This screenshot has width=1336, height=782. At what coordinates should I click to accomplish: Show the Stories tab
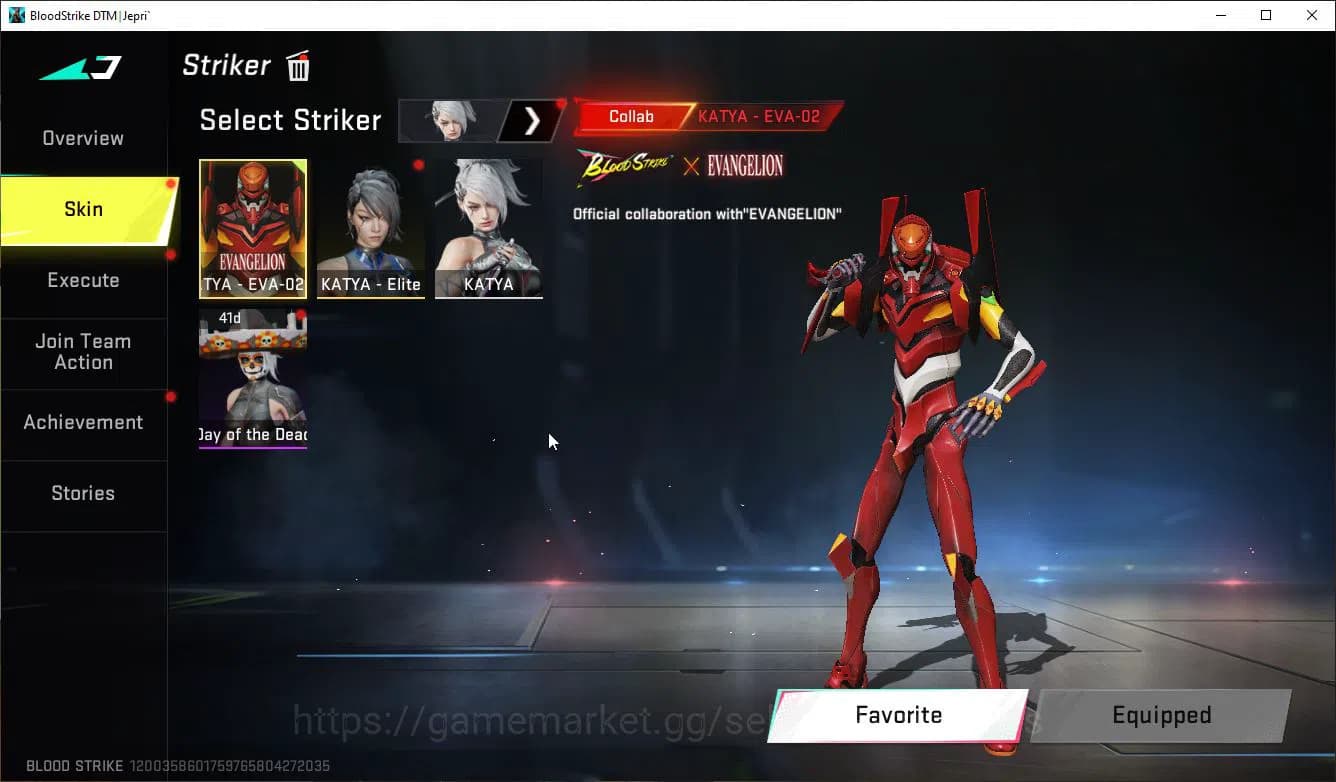[x=83, y=494]
